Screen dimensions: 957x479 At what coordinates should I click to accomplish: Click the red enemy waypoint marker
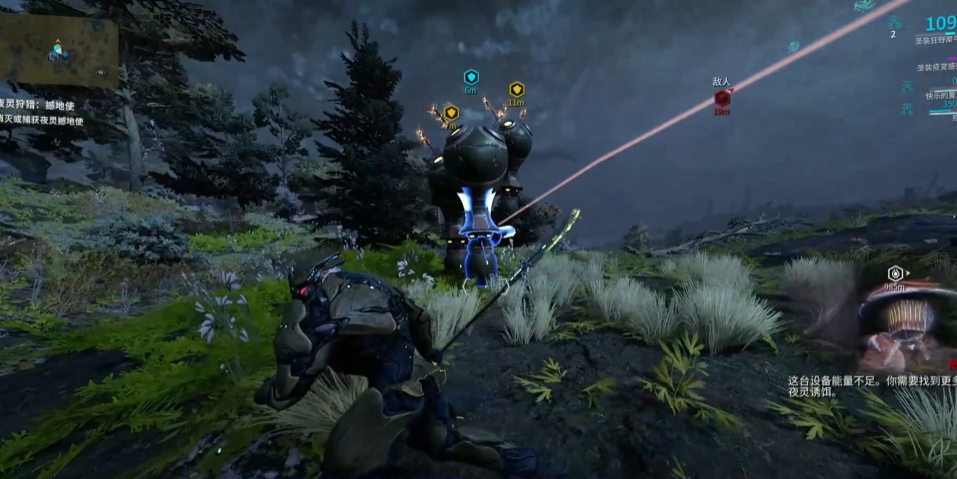(721, 98)
